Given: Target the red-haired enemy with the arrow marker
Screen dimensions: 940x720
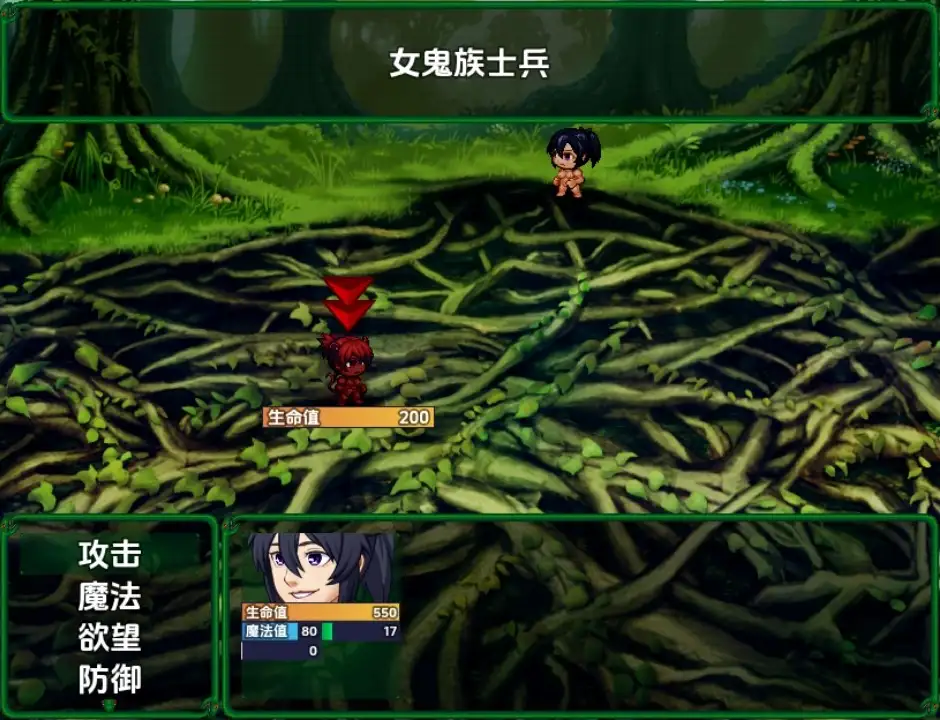Looking at the screenshot, I should click(347, 368).
